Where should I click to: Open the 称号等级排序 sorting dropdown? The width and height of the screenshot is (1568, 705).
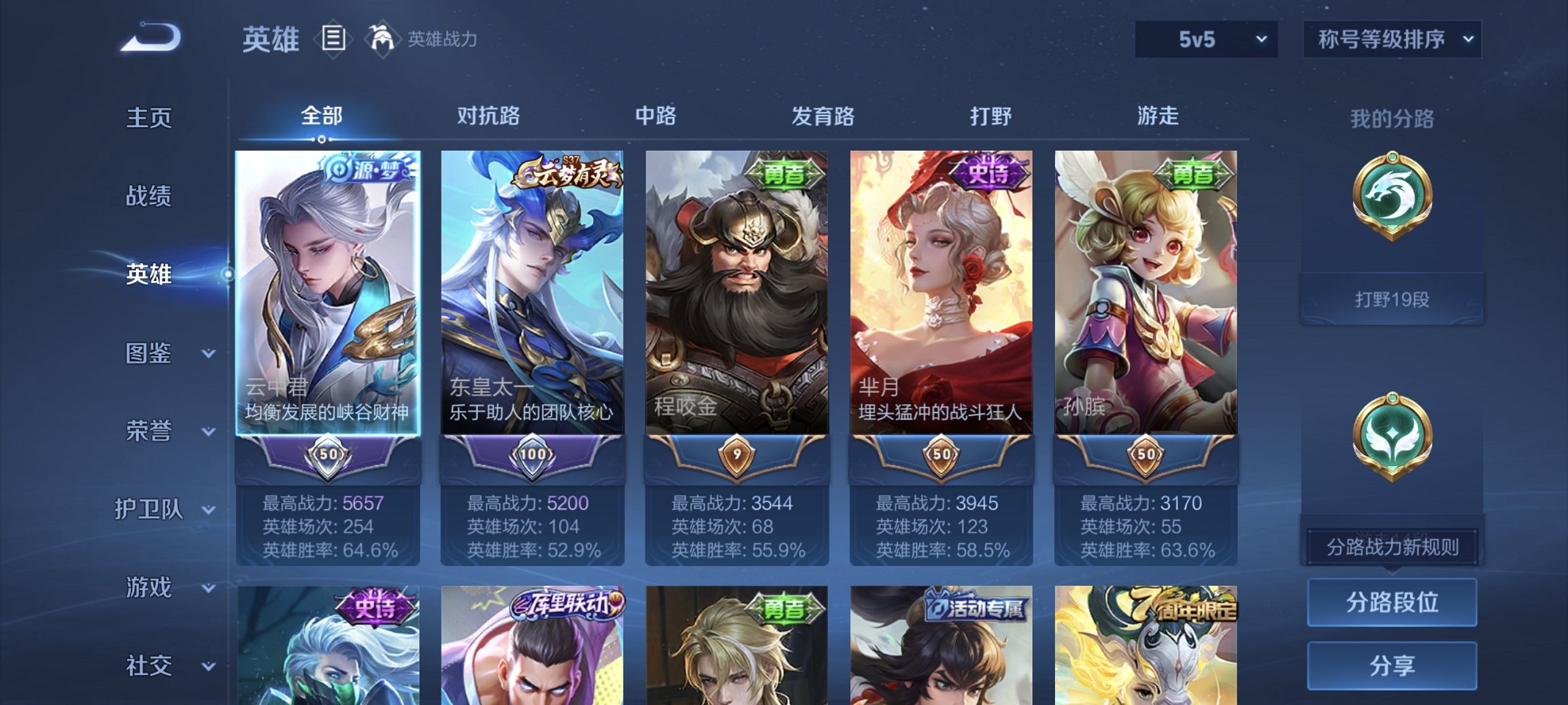click(x=1390, y=39)
